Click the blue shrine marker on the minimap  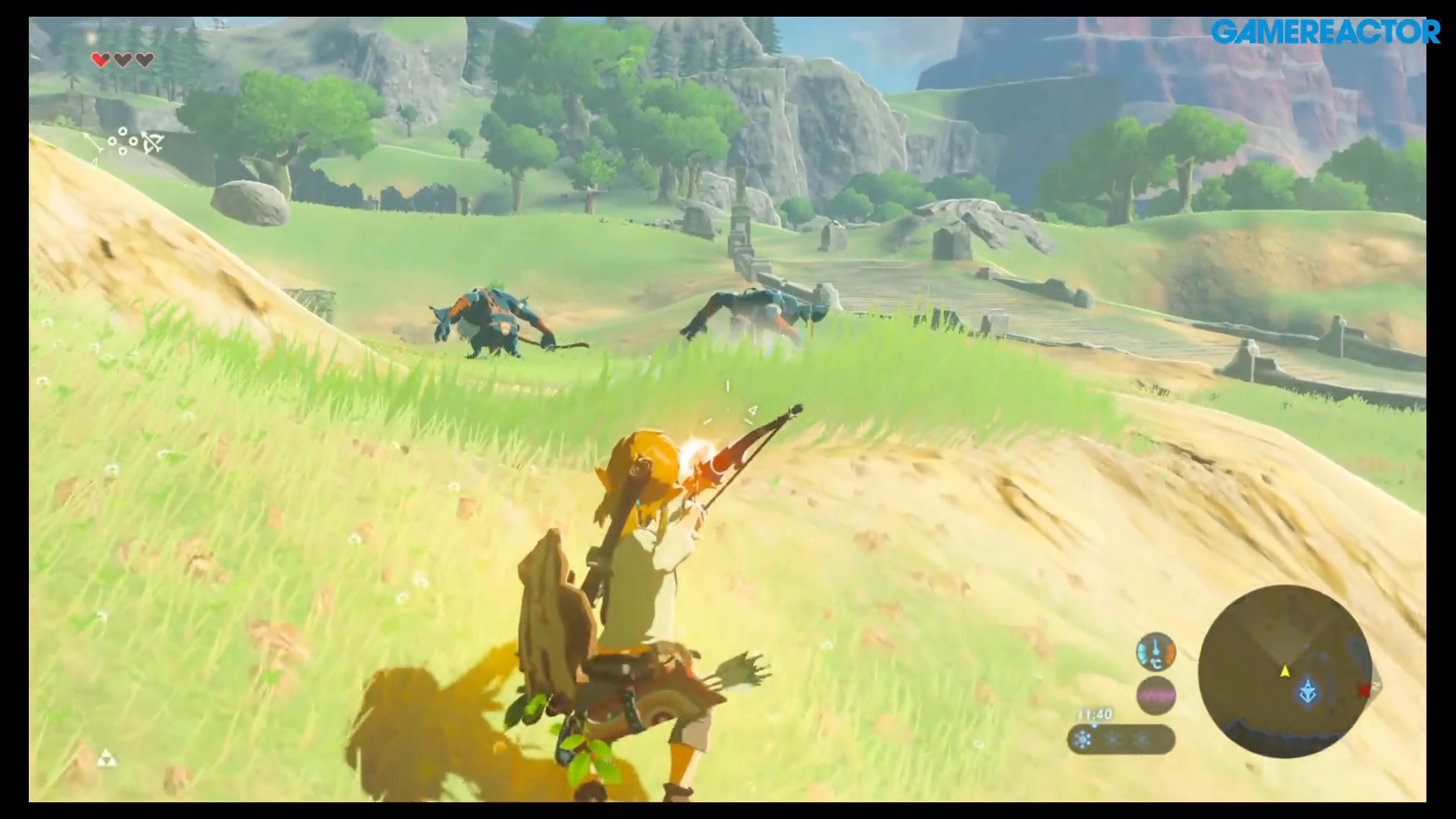[1307, 692]
